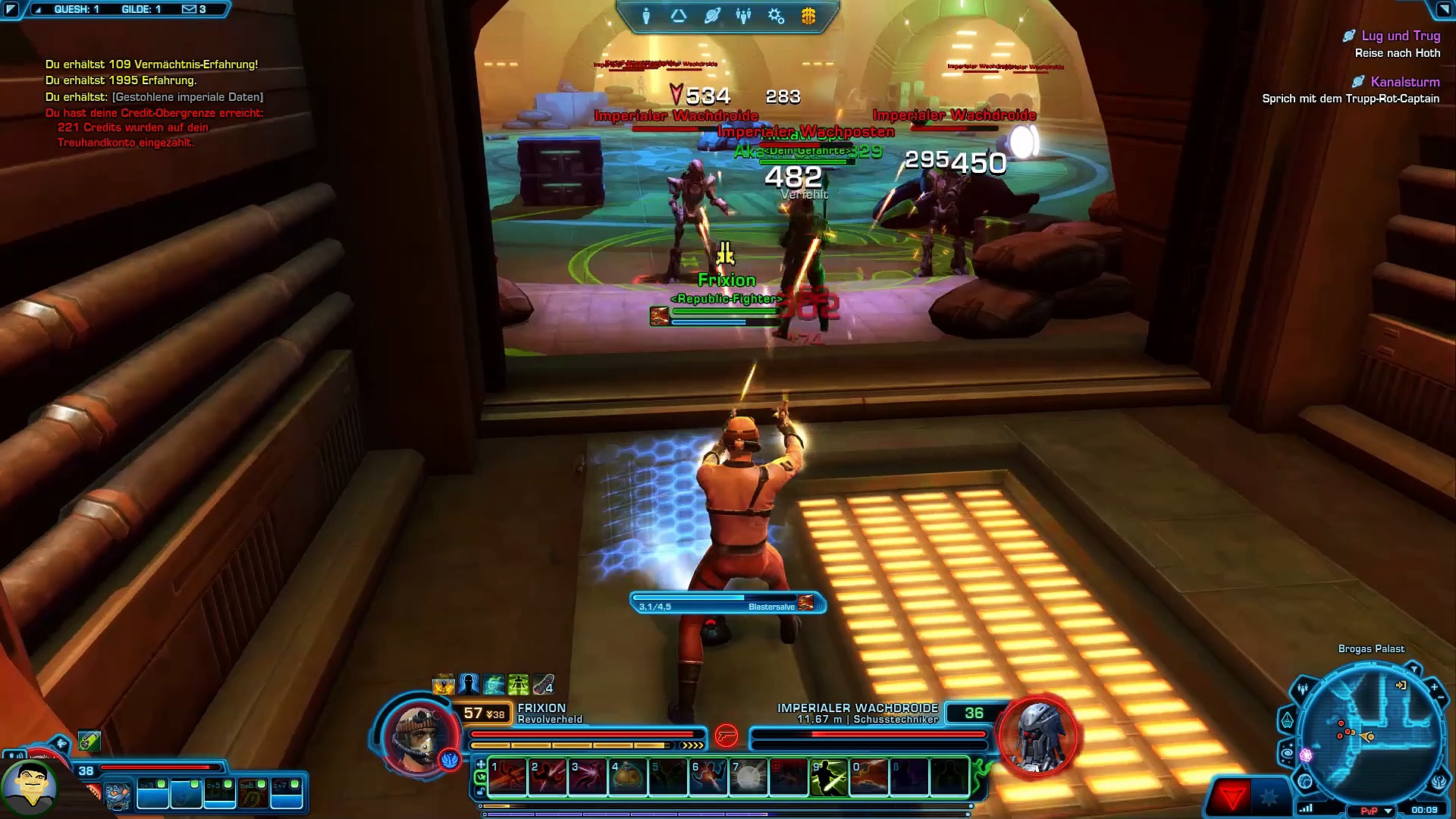Image resolution: width=1456 pixels, height=819 pixels.
Task: Open the minimap filter funnel button
Action: click(1414, 670)
